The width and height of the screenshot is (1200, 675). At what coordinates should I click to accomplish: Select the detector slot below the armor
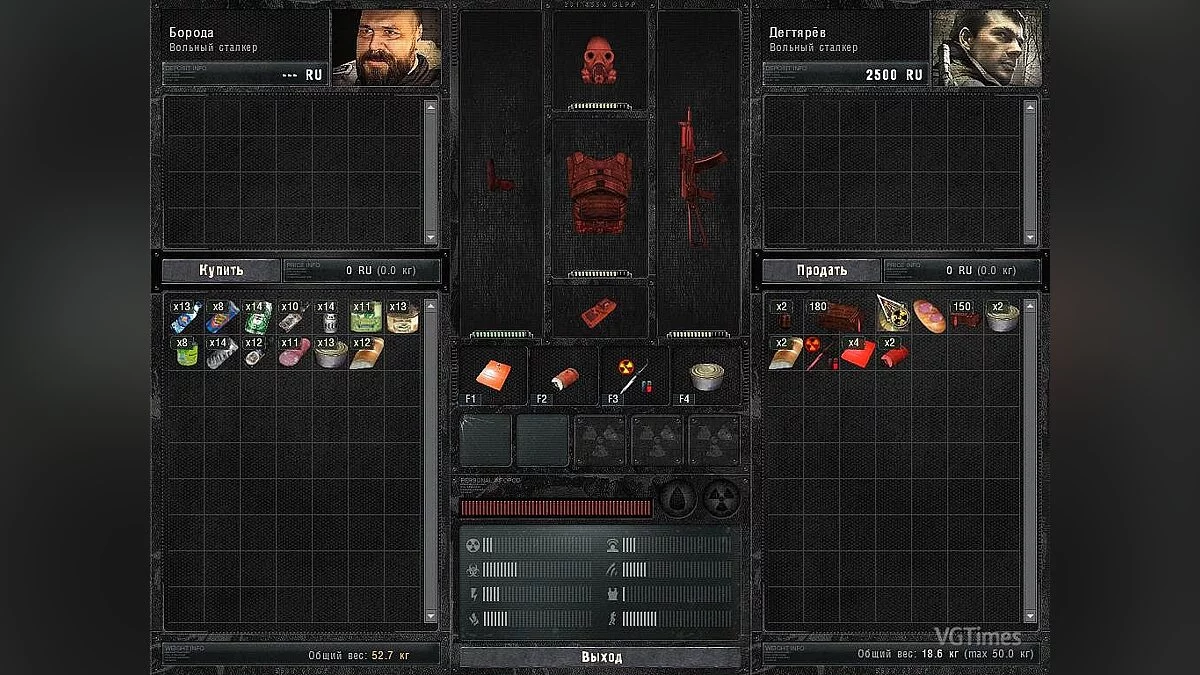point(599,310)
